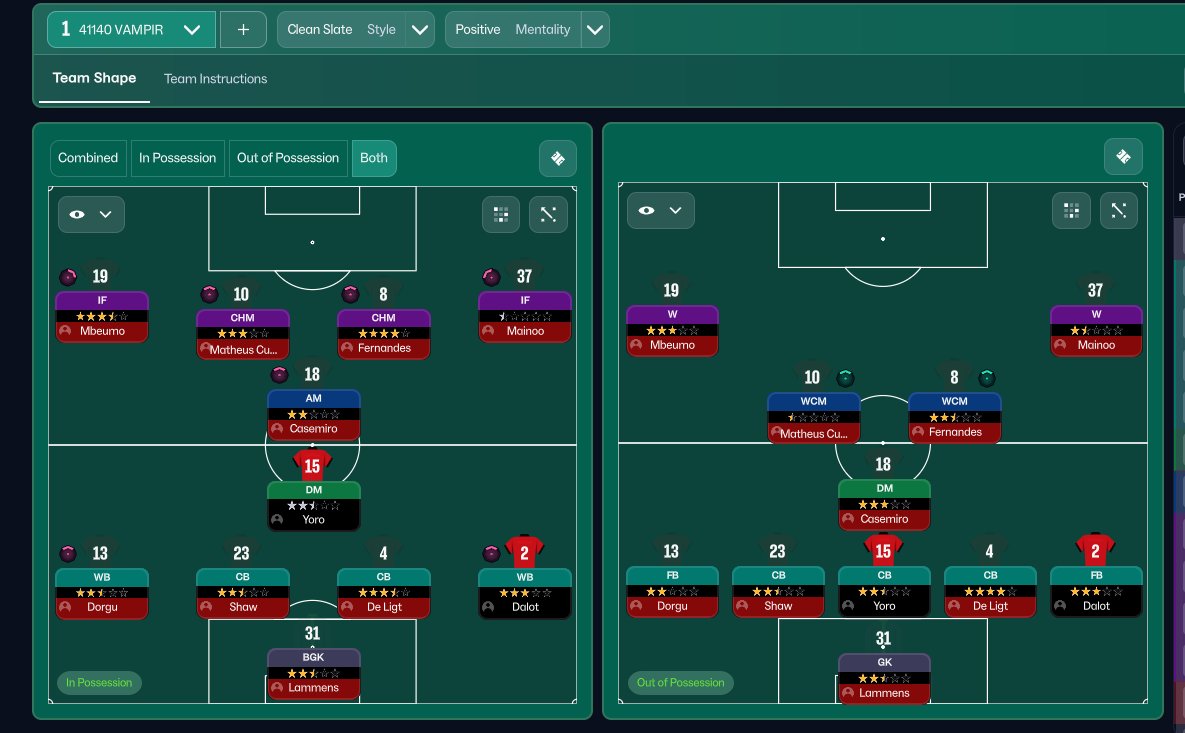Choose the Out of Possession view

pos(288,158)
